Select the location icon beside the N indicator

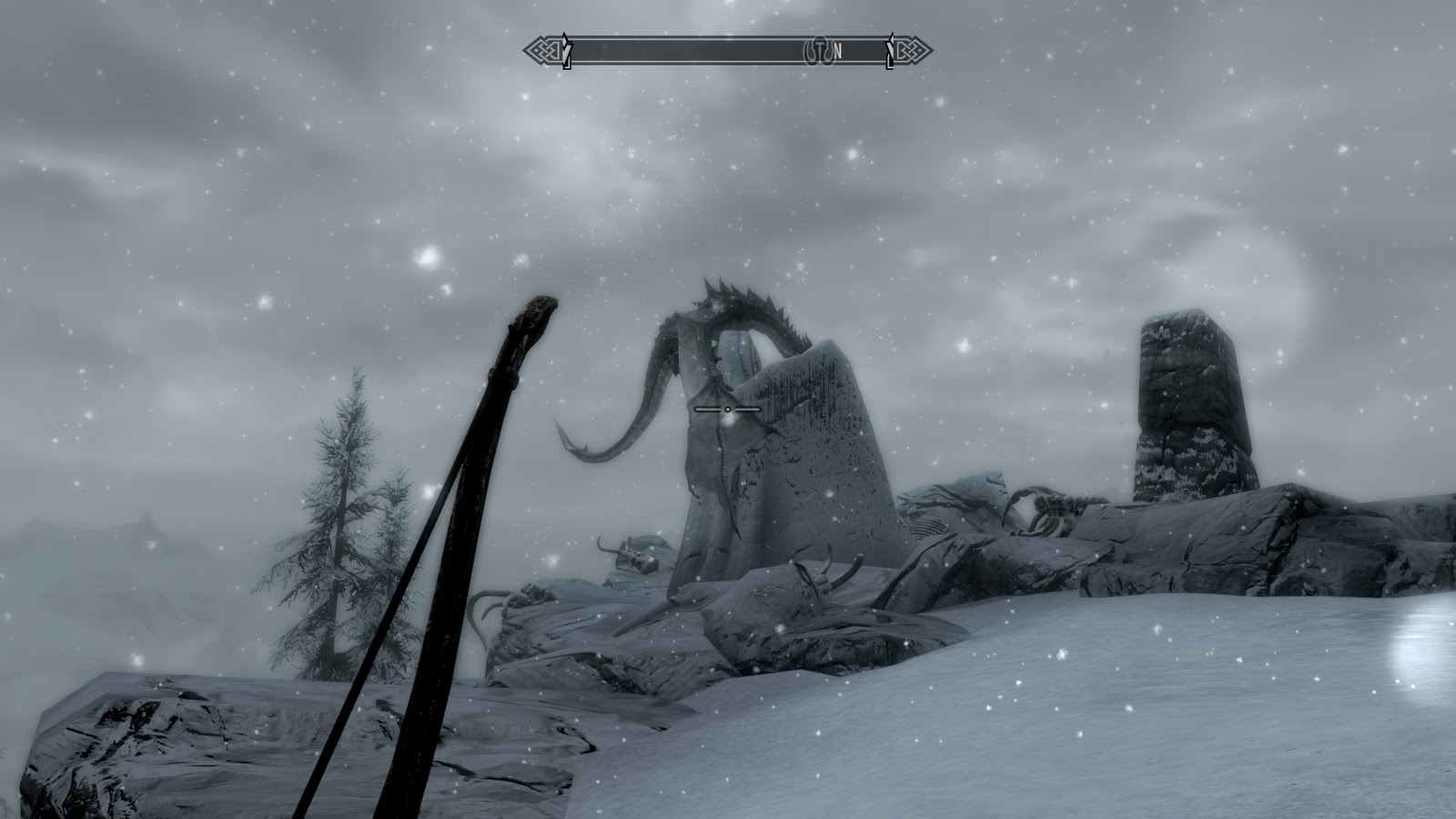tap(820, 52)
